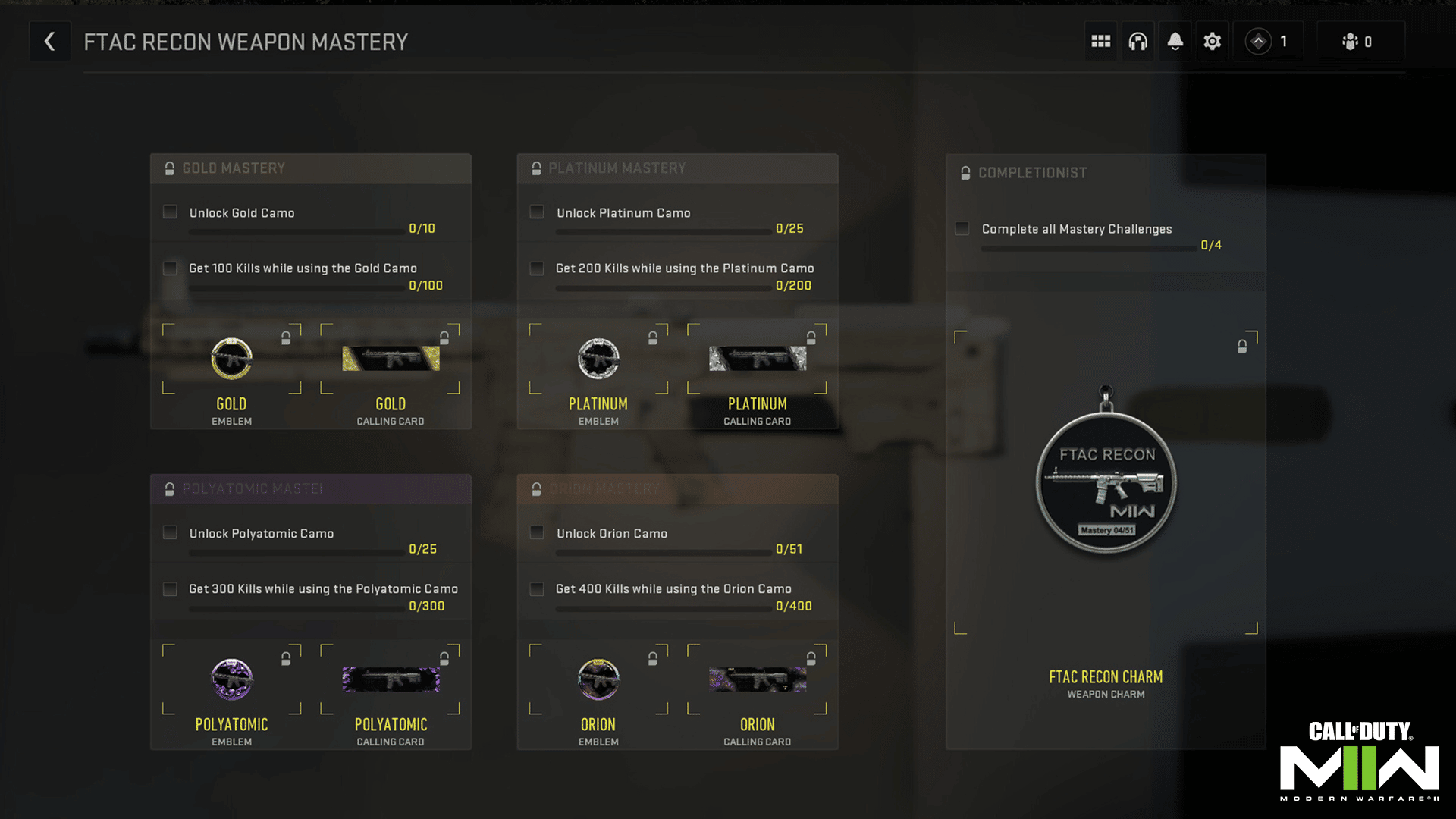1456x819 pixels.
Task: Open the settings gear icon
Action: point(1212,41)
